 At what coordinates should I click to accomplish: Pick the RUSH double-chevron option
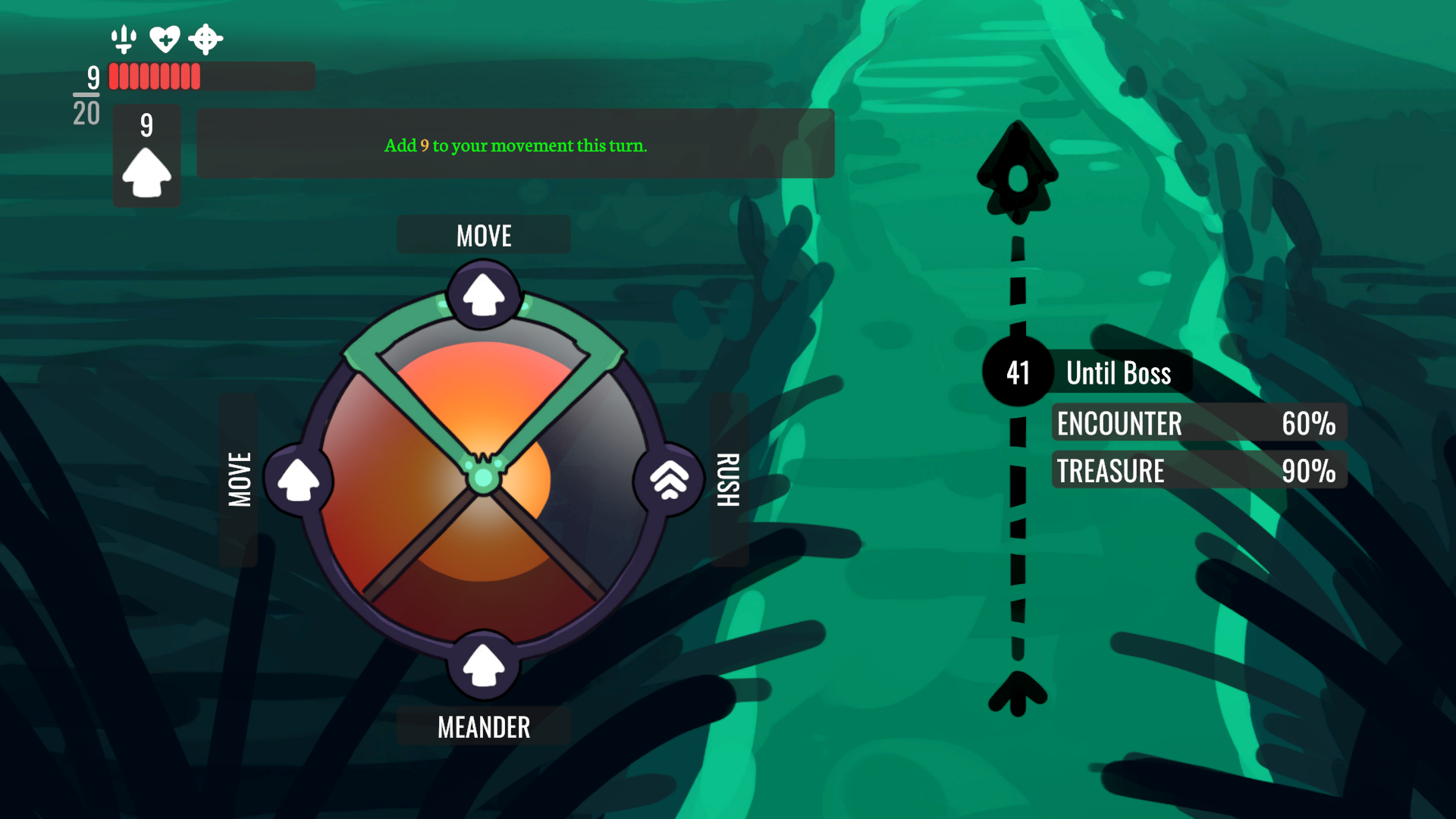click(x=669, y=480)
